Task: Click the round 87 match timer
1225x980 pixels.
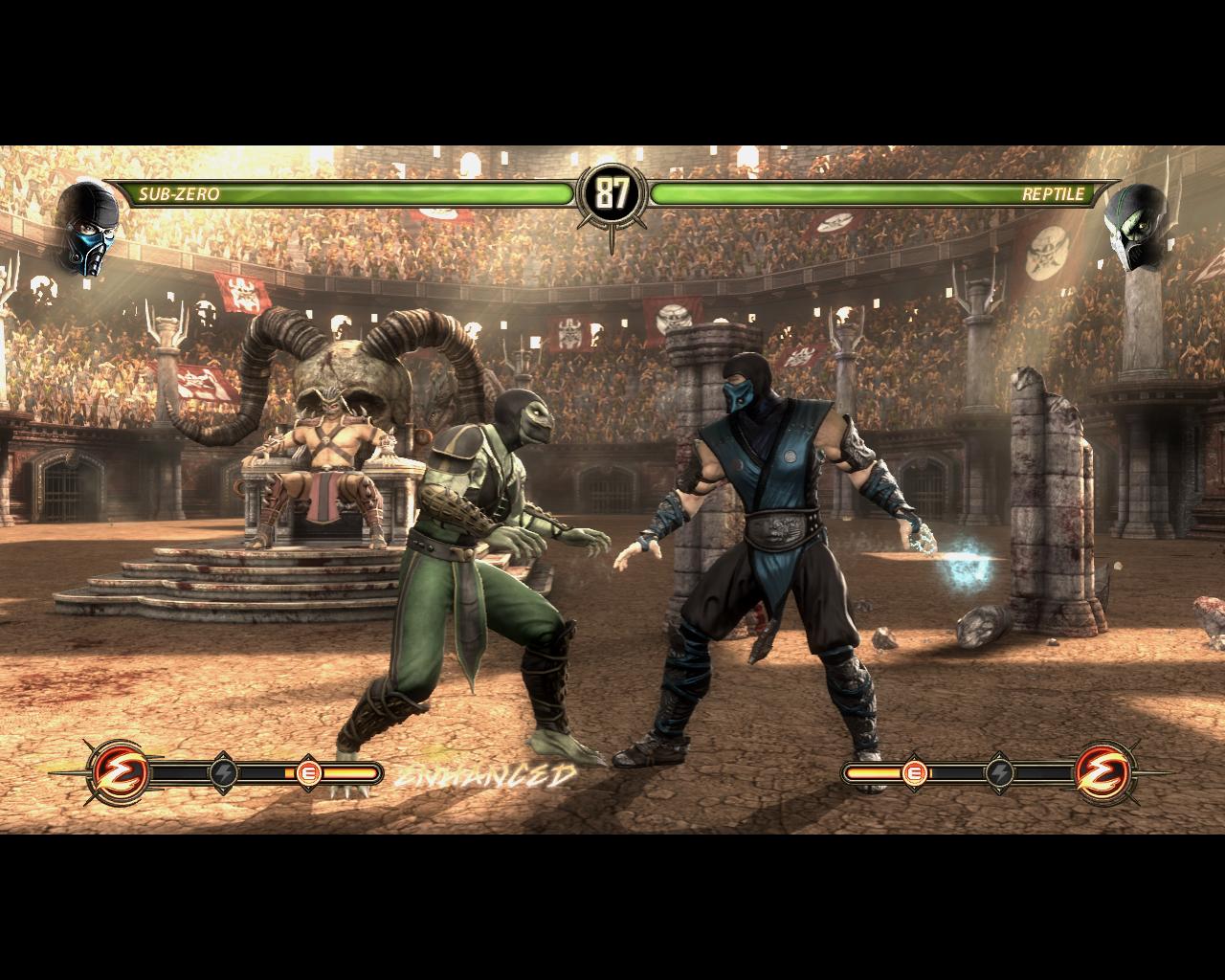Action: [x=612, y=194]
